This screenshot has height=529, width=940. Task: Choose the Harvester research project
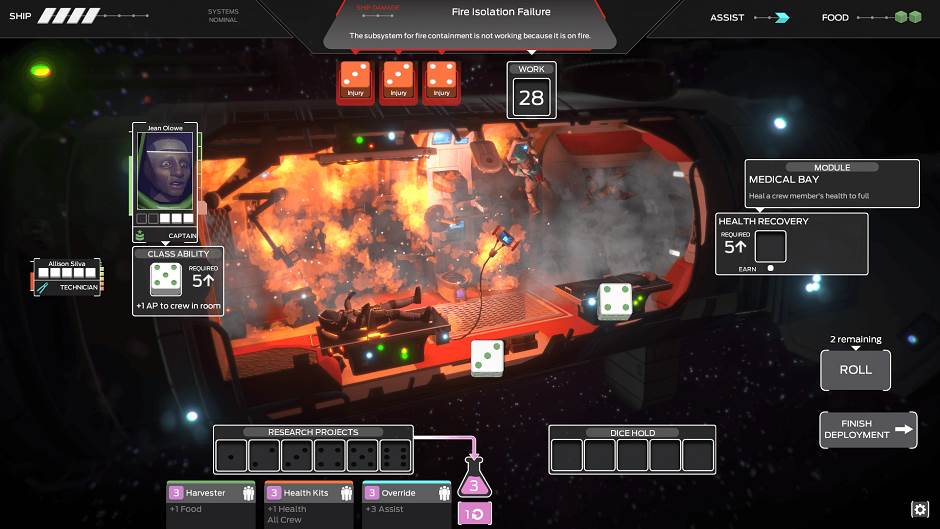(211, 494)
